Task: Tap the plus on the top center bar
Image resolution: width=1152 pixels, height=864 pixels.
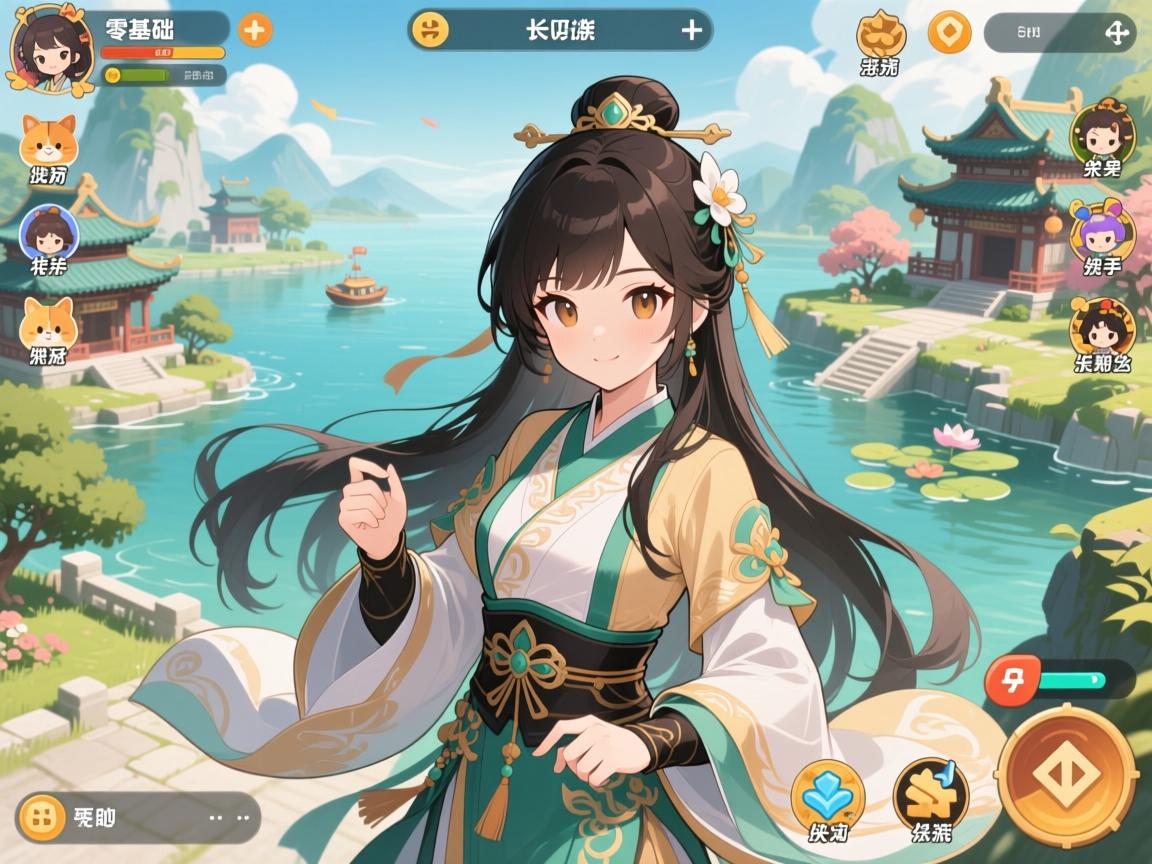Action: pos(691,30)
